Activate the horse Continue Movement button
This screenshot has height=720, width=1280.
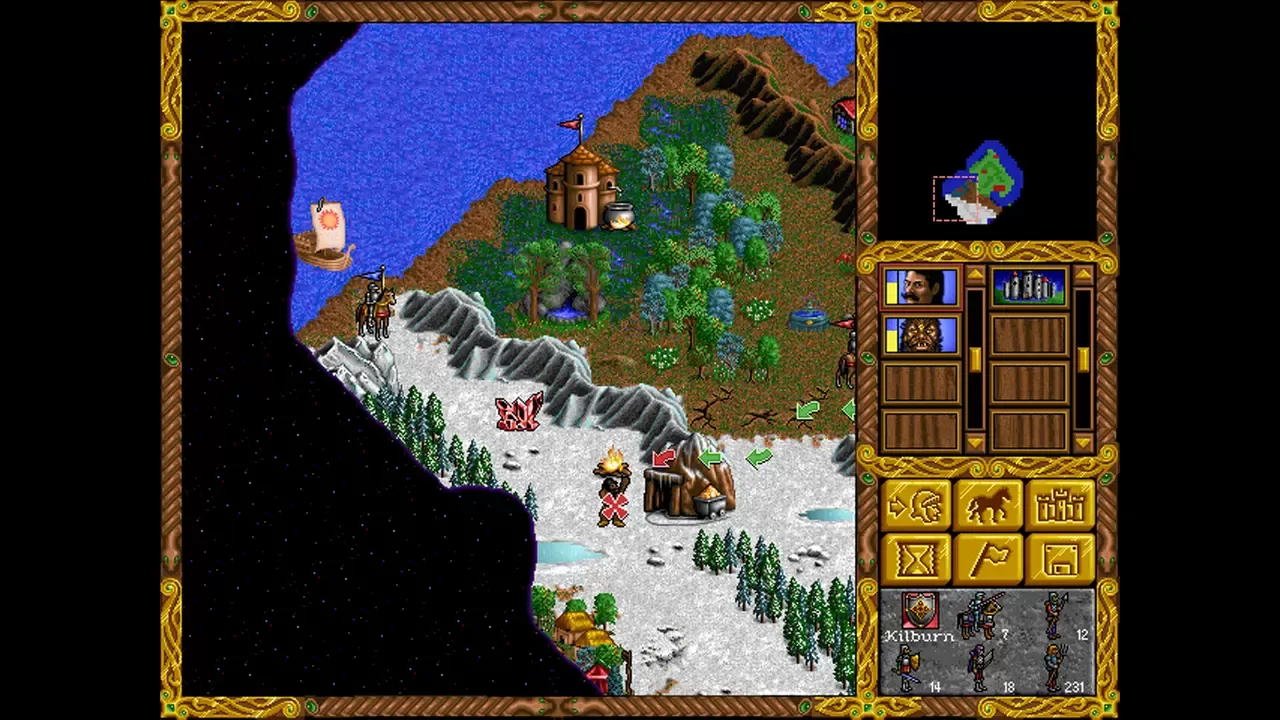pos(989,506)
